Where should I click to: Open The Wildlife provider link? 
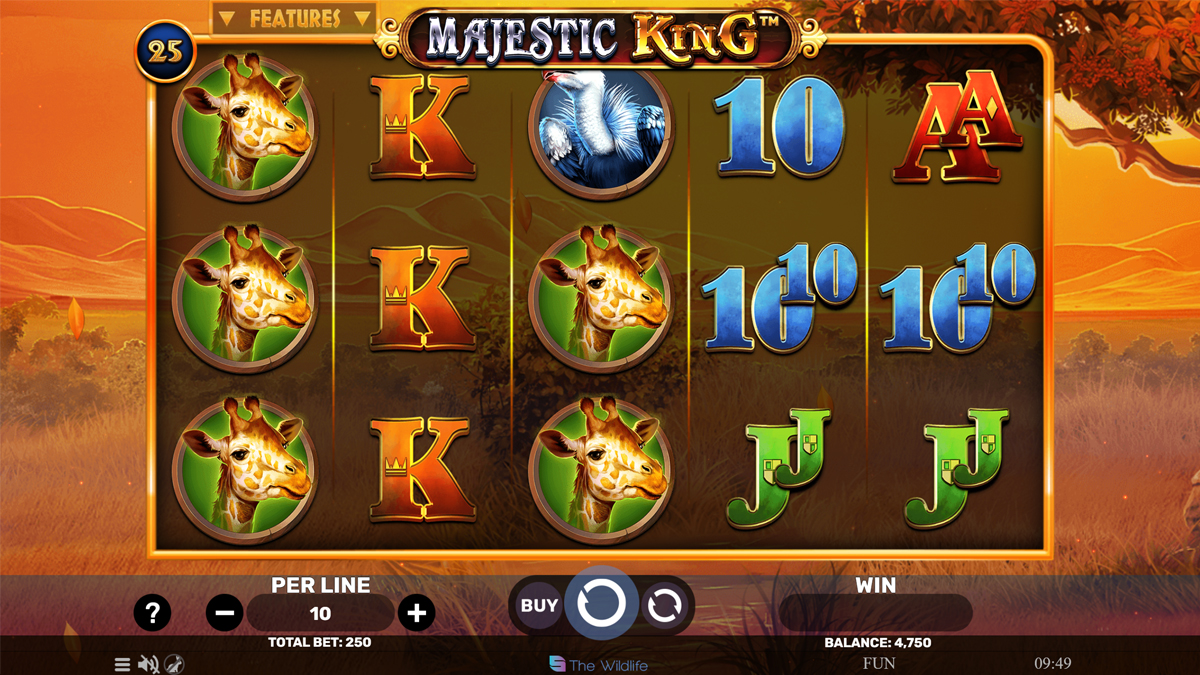[599, 665]
